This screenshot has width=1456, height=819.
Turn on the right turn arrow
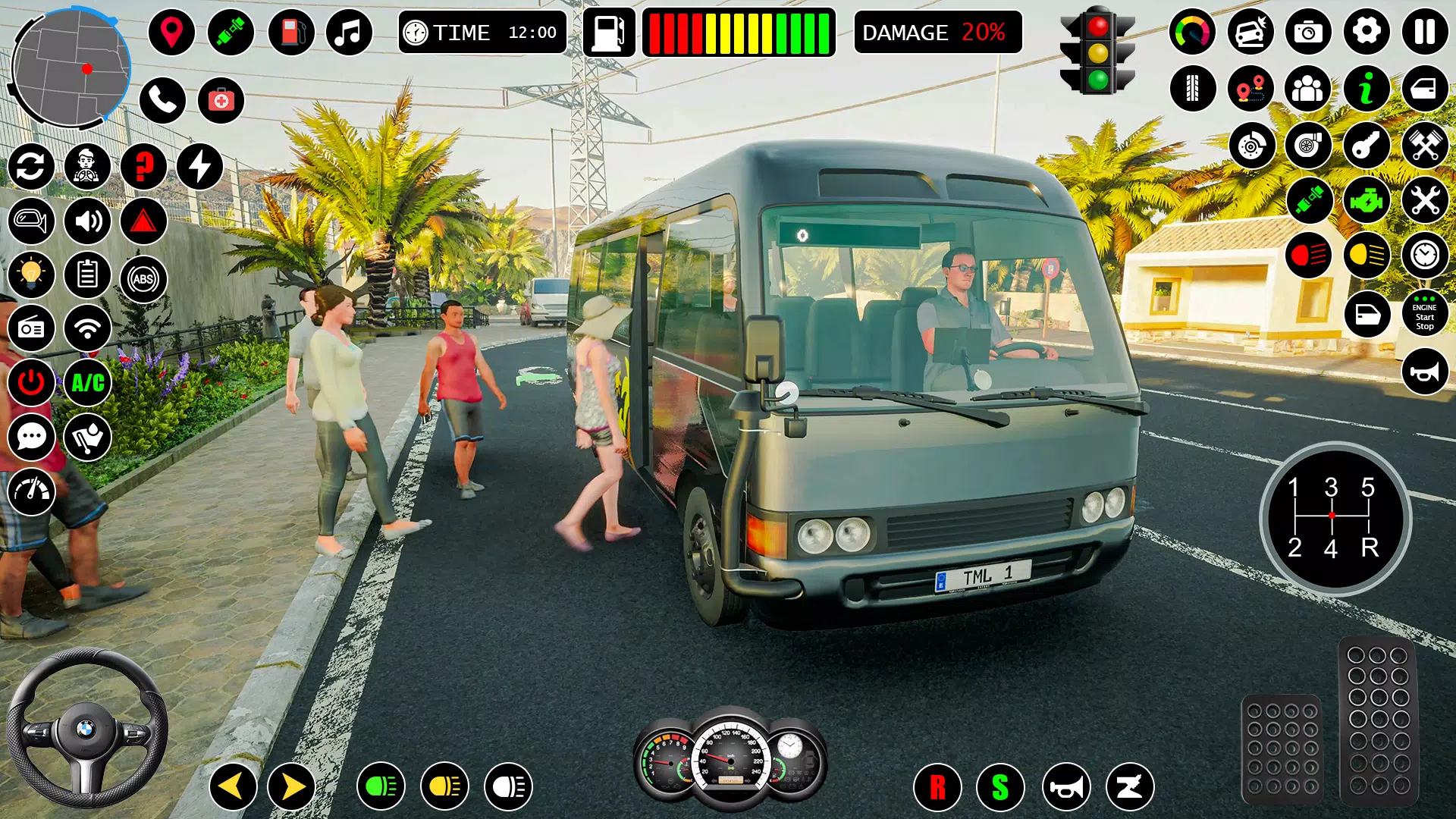click(292, 786)
